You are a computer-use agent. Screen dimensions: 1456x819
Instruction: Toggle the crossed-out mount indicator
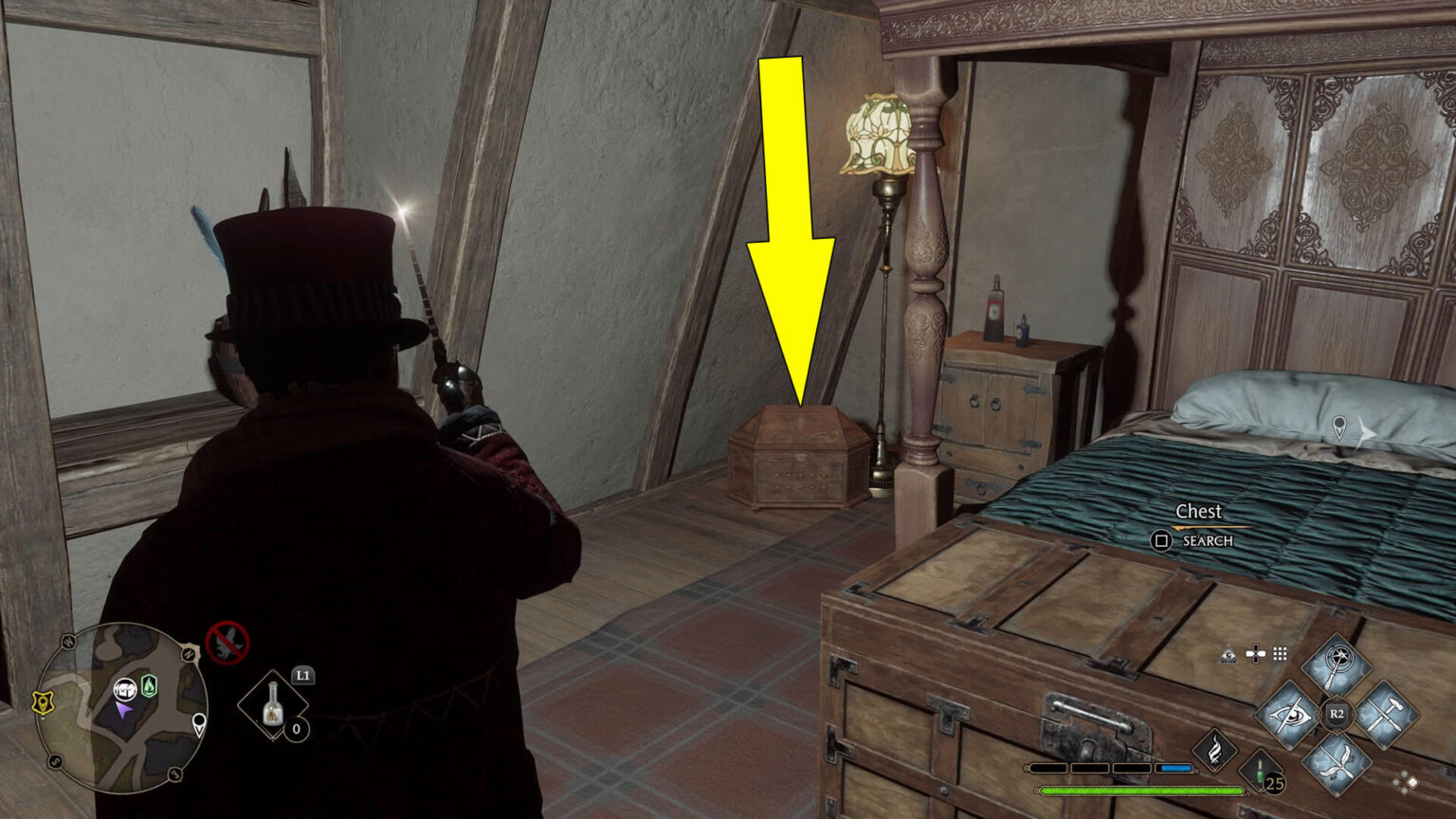pyautogui.click(x=226, y=644)
